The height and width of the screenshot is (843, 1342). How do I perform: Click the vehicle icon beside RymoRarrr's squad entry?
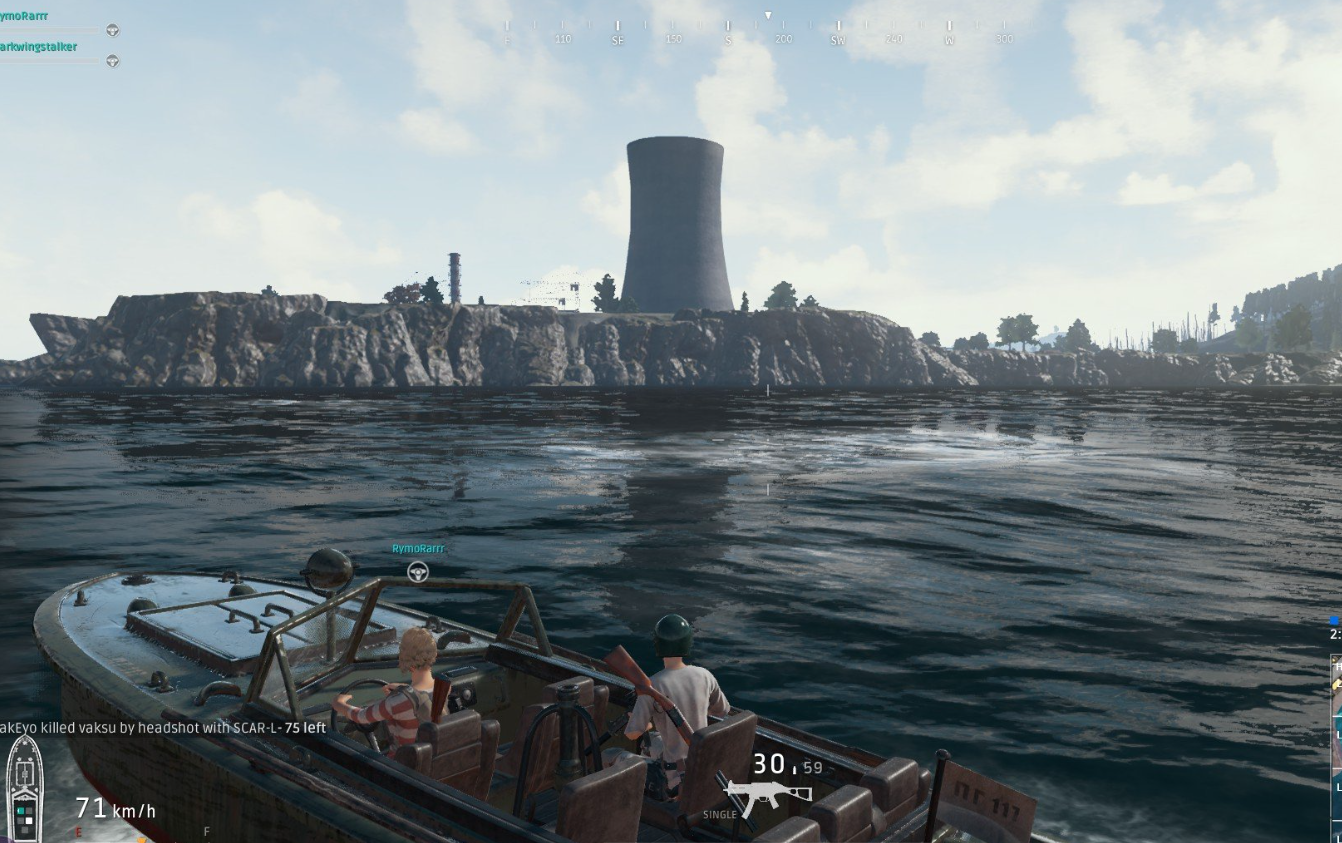click(x=112, y=30)
